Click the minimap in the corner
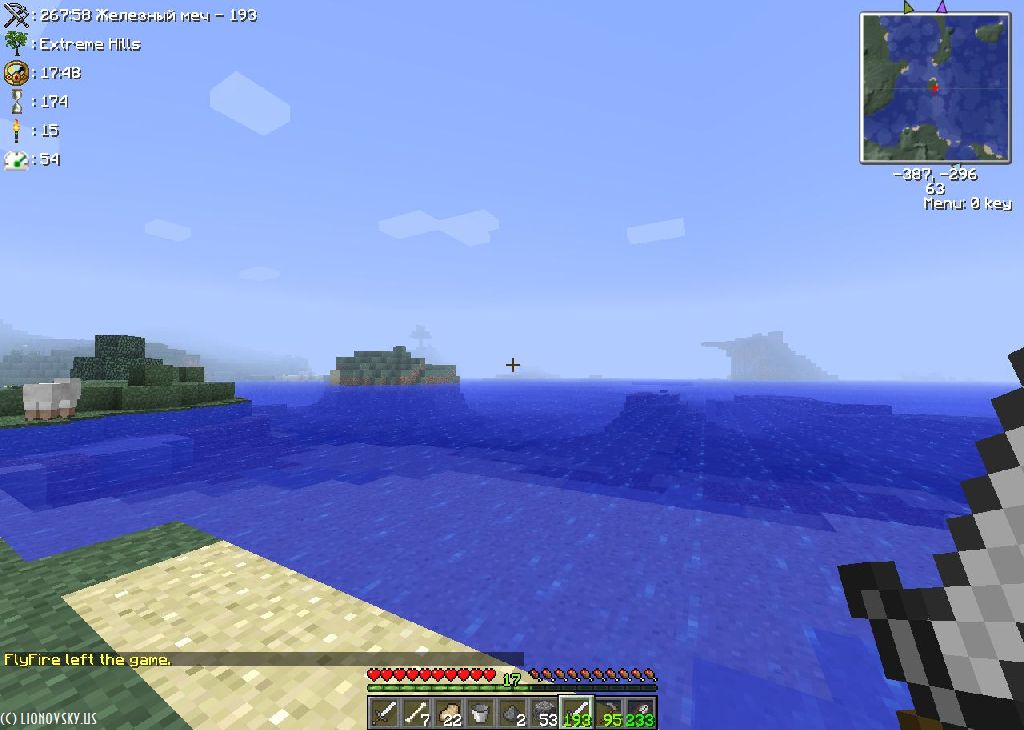Image resolution: width=1024 pixels, height=730 pixels. tap(935, 88)
